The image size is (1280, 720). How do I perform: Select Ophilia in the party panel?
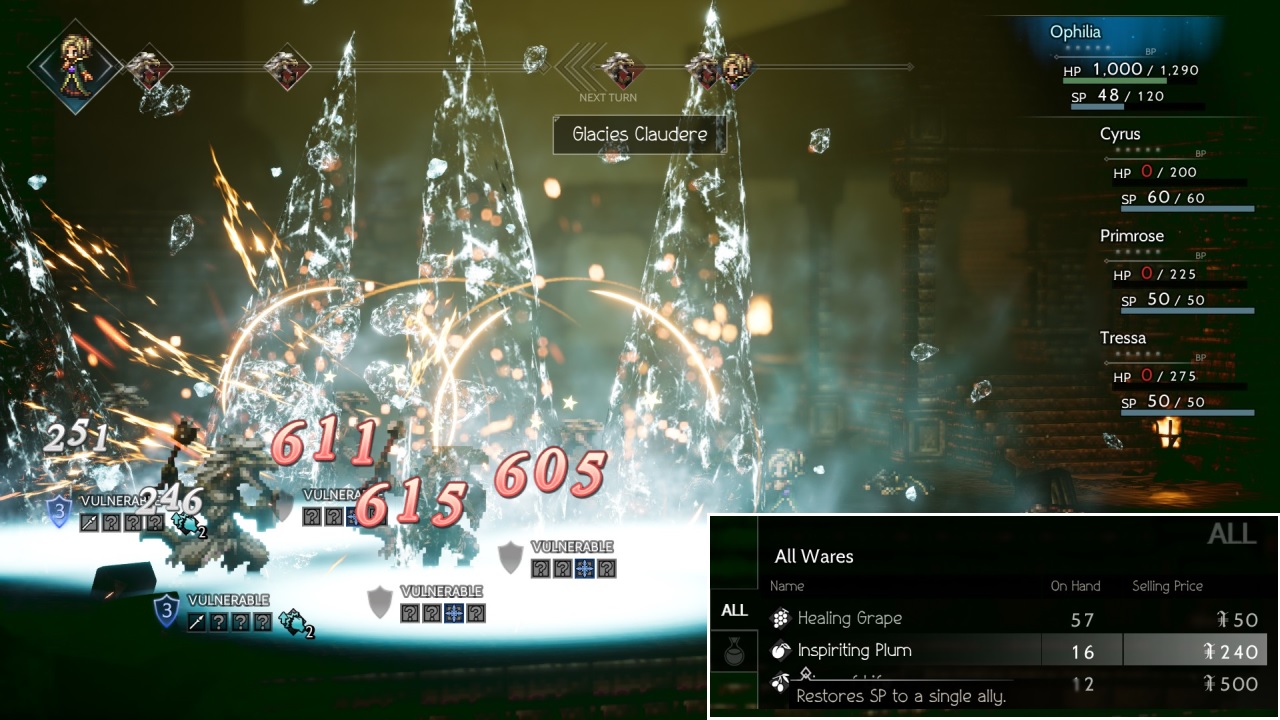[x=1075, y=32]
